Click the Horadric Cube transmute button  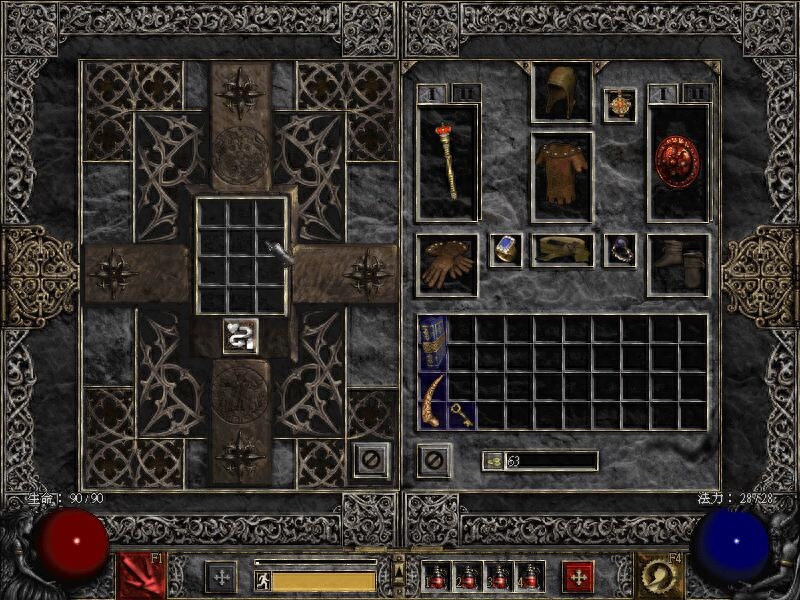(x=237, y=335)
